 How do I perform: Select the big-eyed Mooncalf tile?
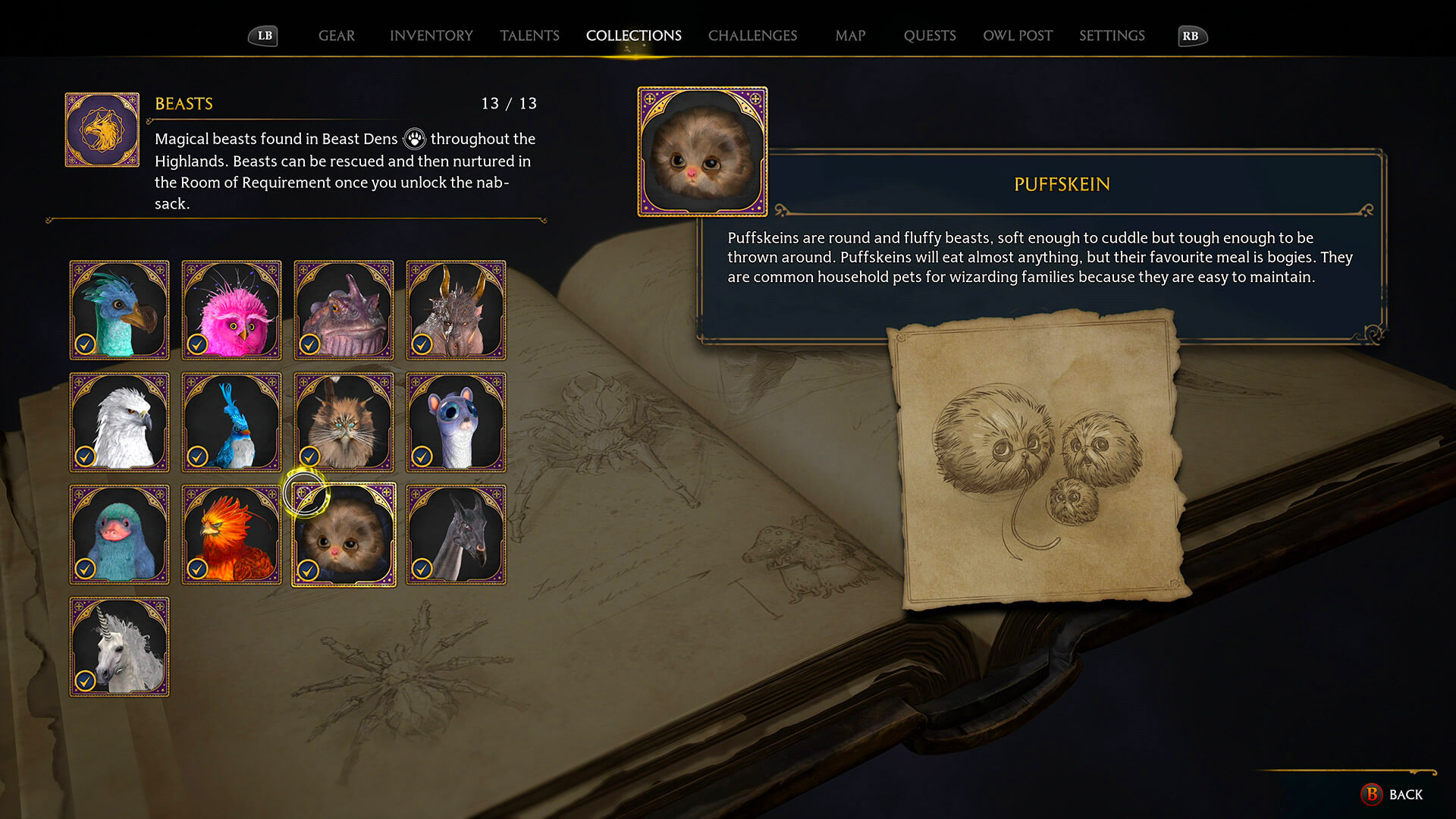coord(456,422)
